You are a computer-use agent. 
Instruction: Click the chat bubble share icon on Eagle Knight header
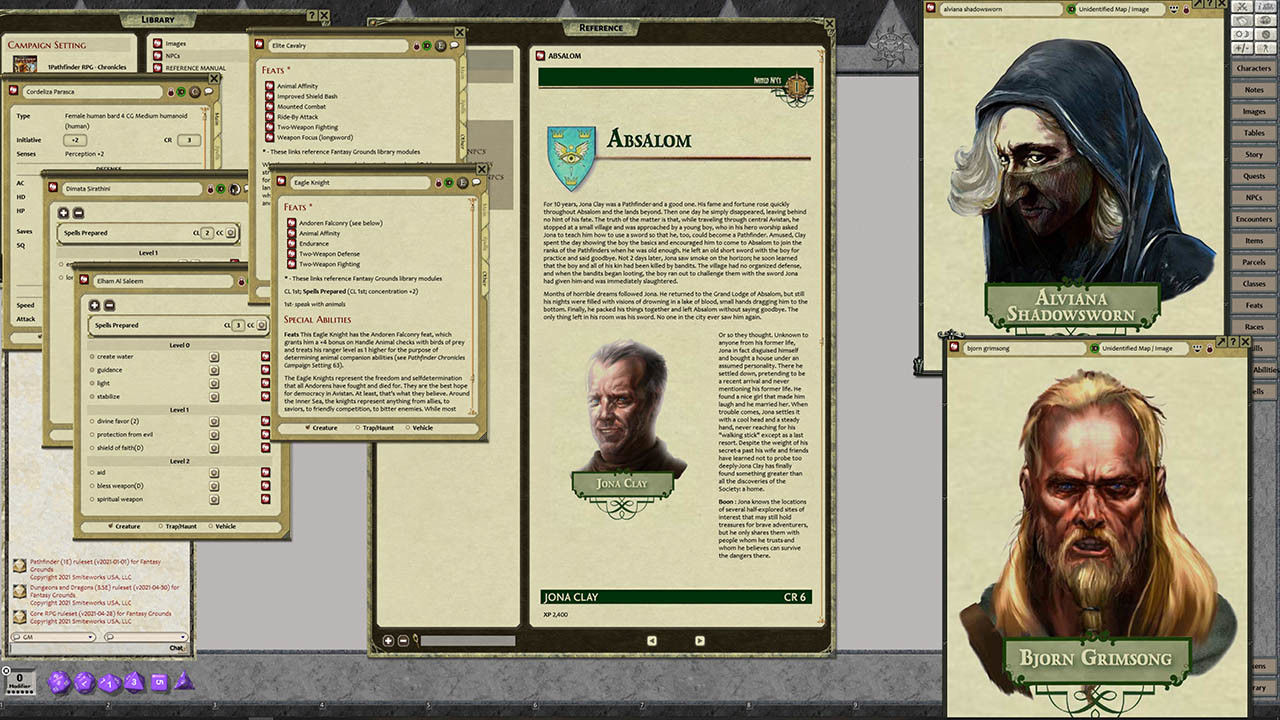tap(477, 182)
